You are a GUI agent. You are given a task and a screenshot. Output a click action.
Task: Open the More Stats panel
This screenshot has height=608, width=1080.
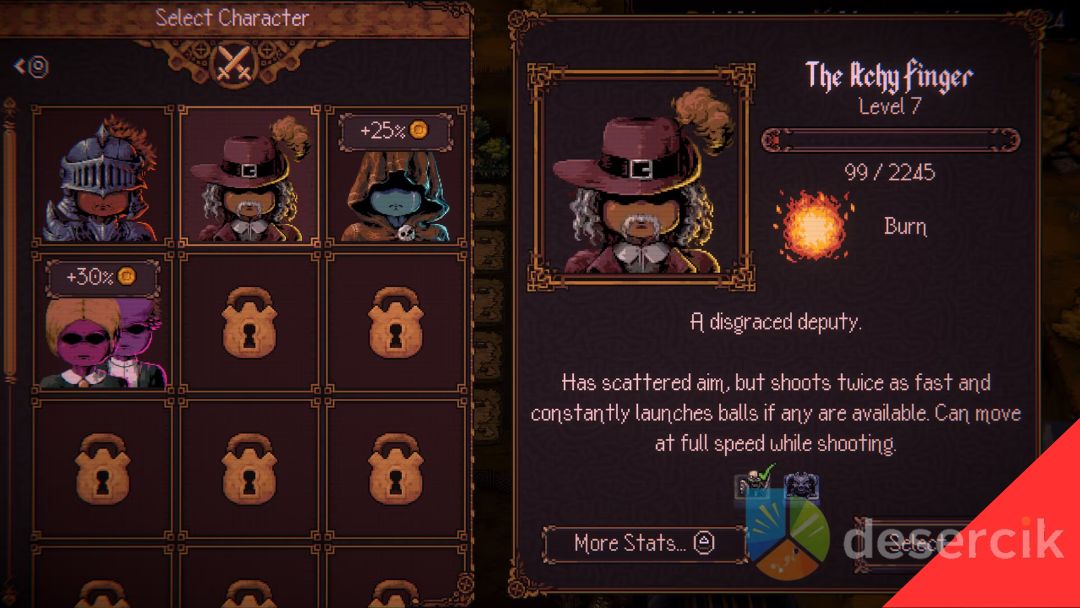pyautogui.click(x=644, y=543)
